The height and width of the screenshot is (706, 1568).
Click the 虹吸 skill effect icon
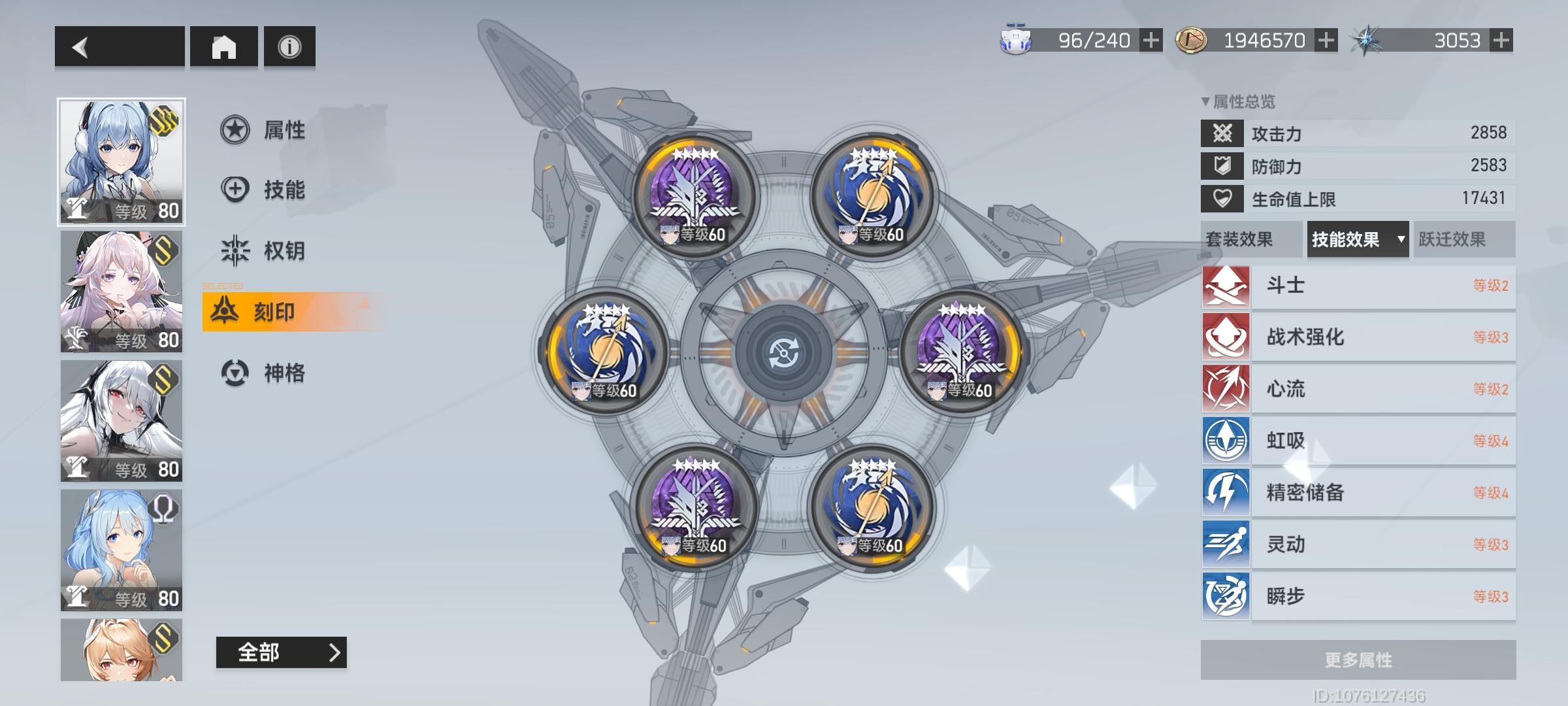tap(1226, 440)
